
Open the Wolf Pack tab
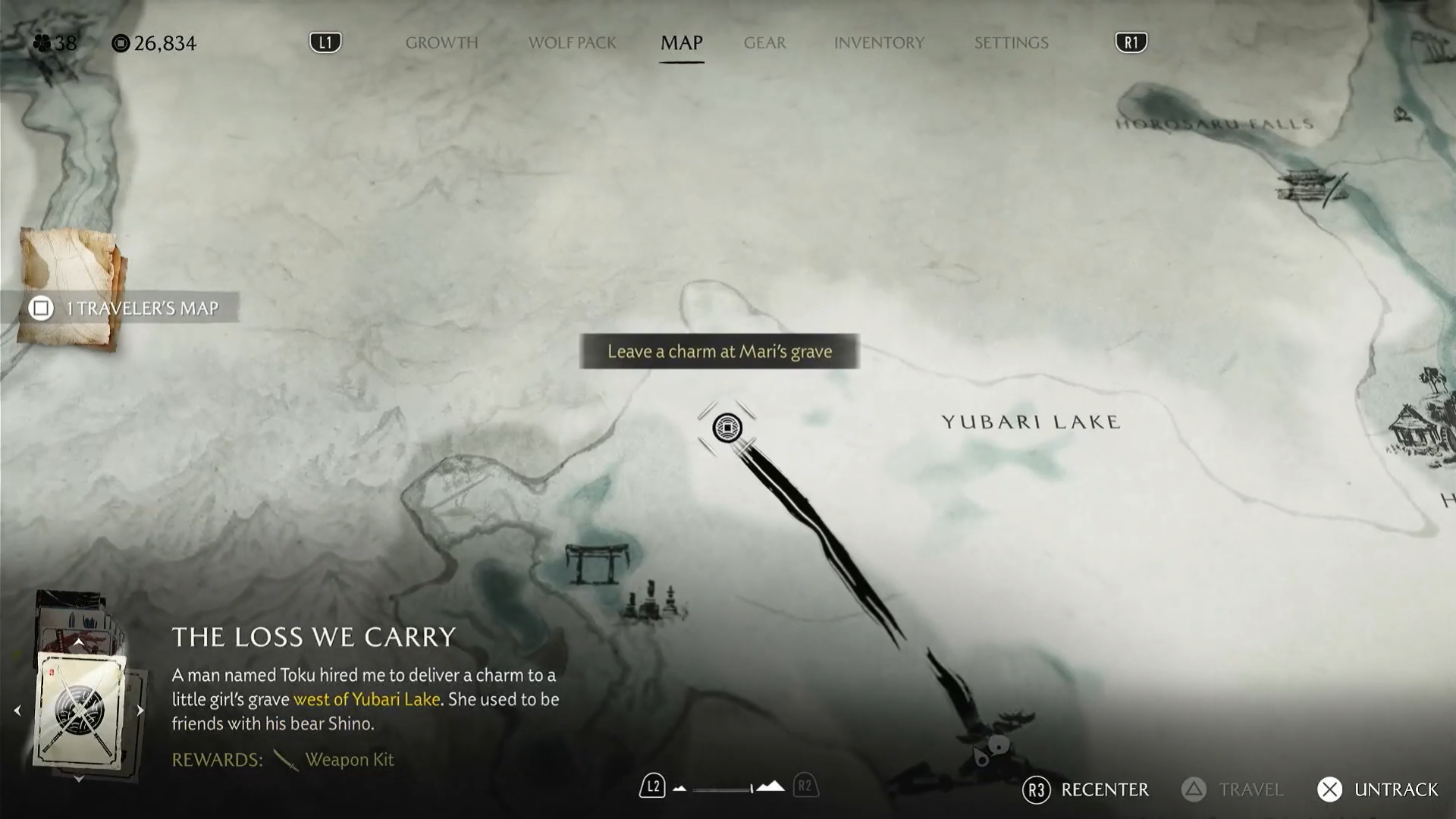(x=572, y=43)
